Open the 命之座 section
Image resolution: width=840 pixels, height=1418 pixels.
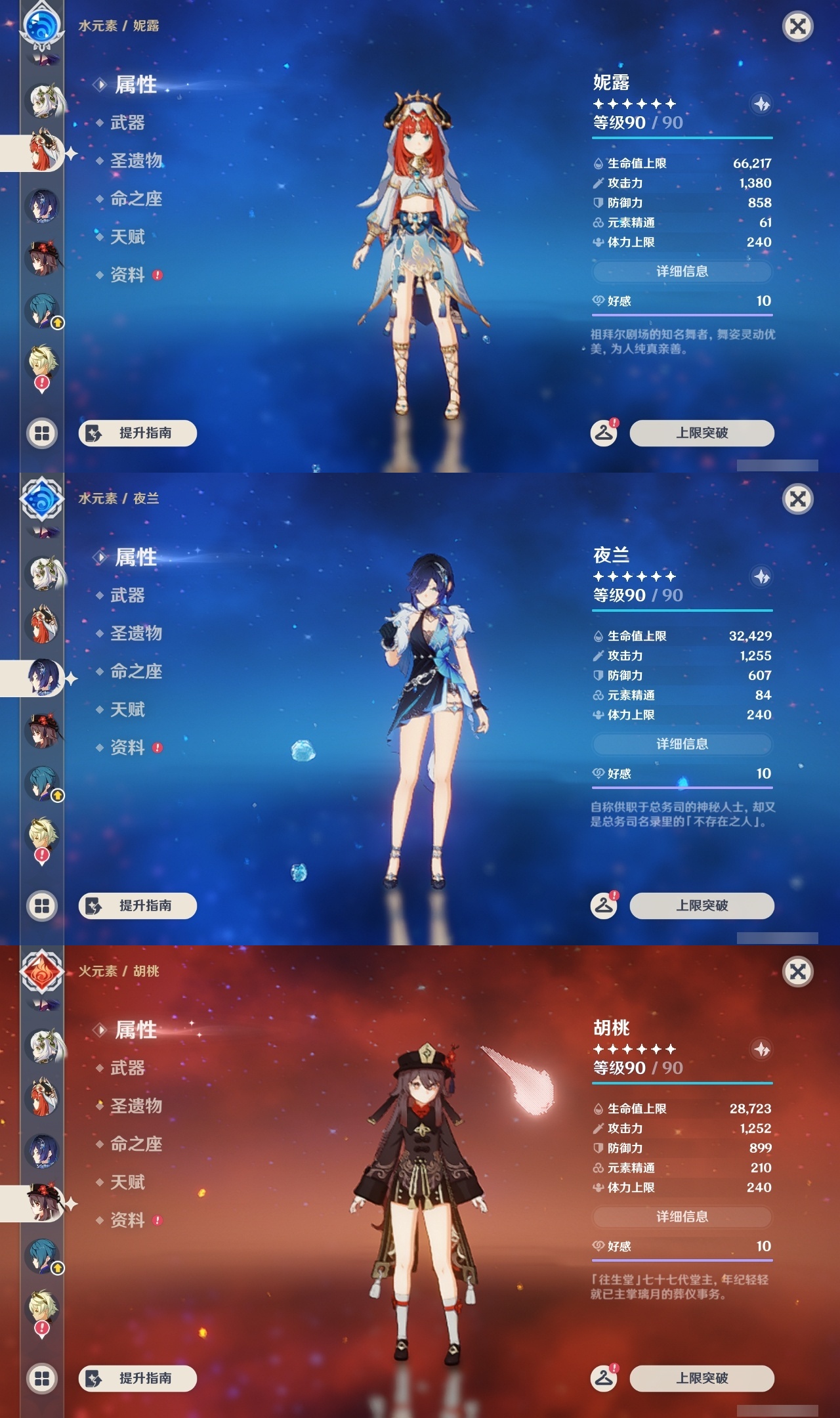click(135, 200)
